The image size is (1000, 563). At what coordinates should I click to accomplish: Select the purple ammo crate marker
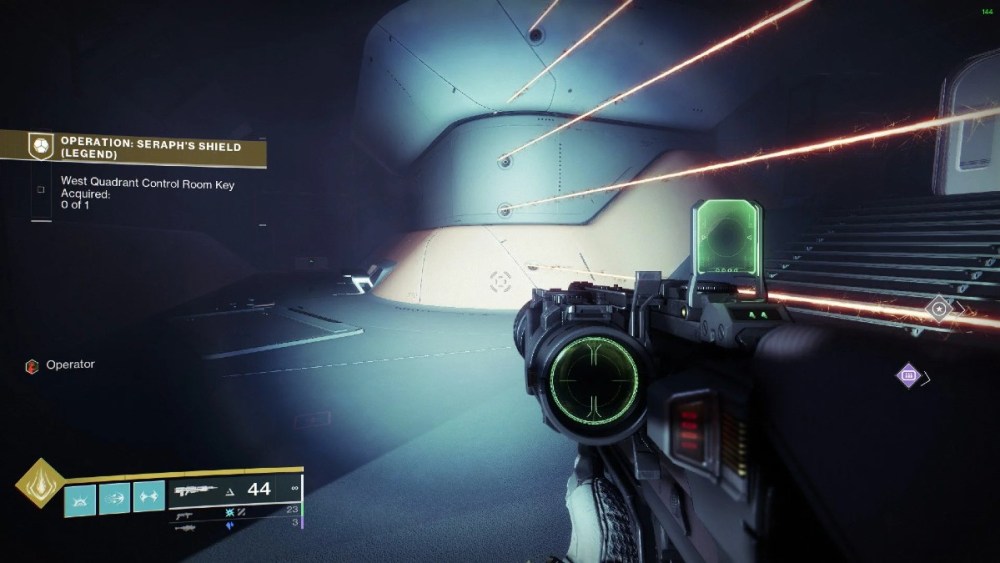[x=909, y=376]
